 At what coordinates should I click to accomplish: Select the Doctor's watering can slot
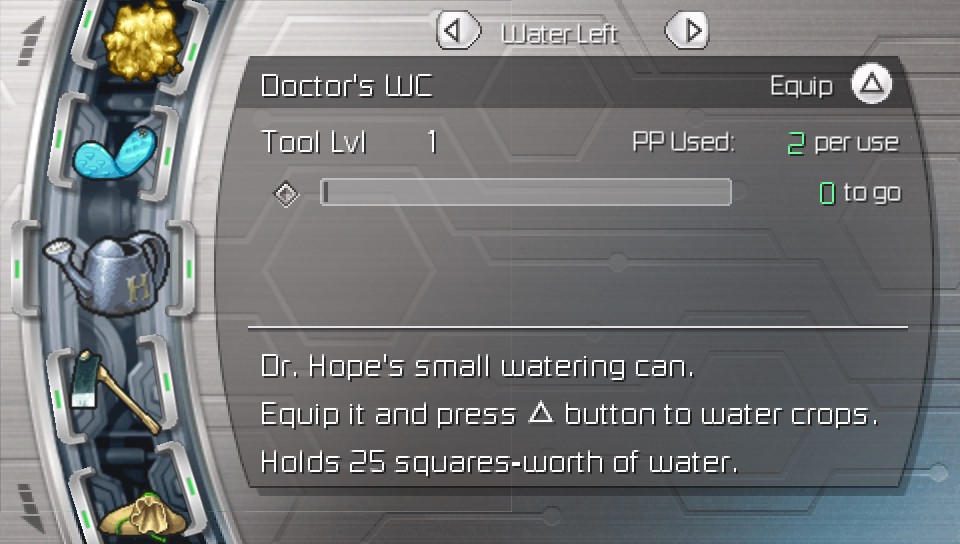pos(103,270)
